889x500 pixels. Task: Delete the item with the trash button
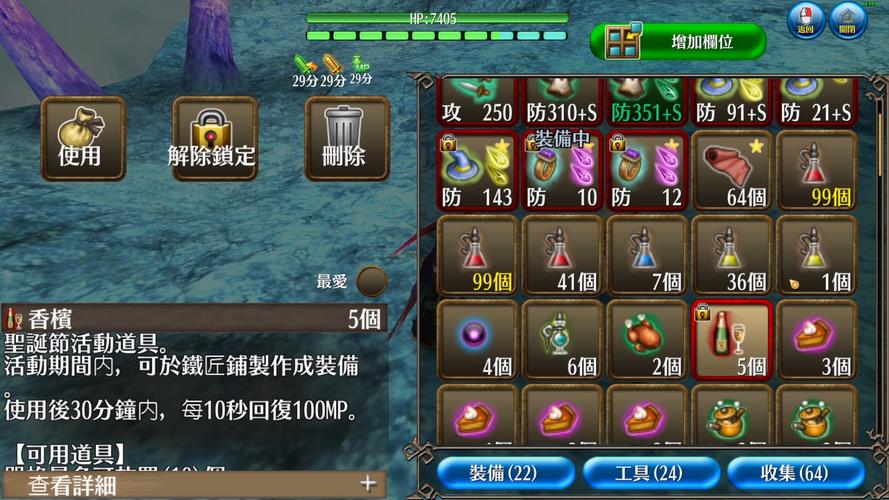pyautogui.click(x=346, y=138)
